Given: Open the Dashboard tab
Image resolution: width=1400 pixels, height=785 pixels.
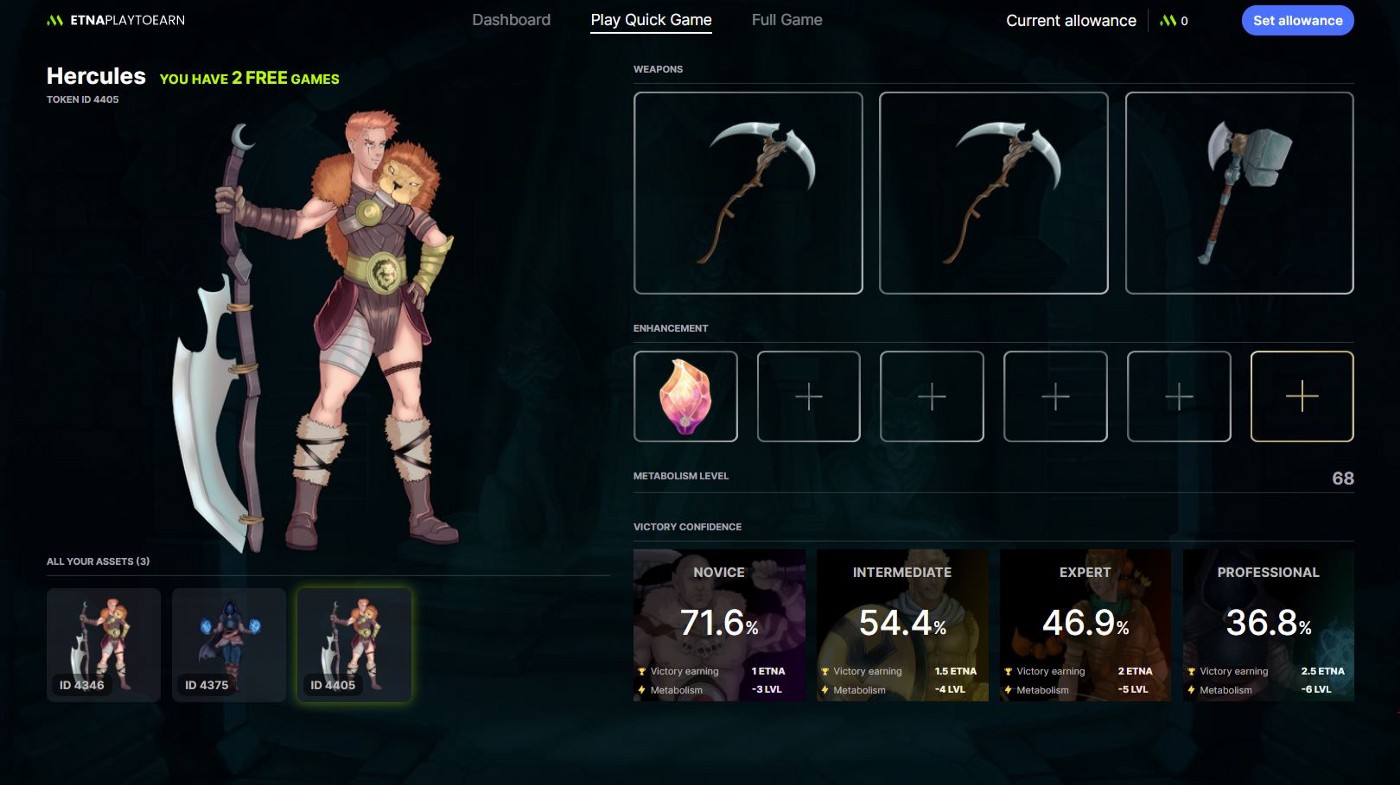Looking at the screenshot, I should [x=511, y=20].
